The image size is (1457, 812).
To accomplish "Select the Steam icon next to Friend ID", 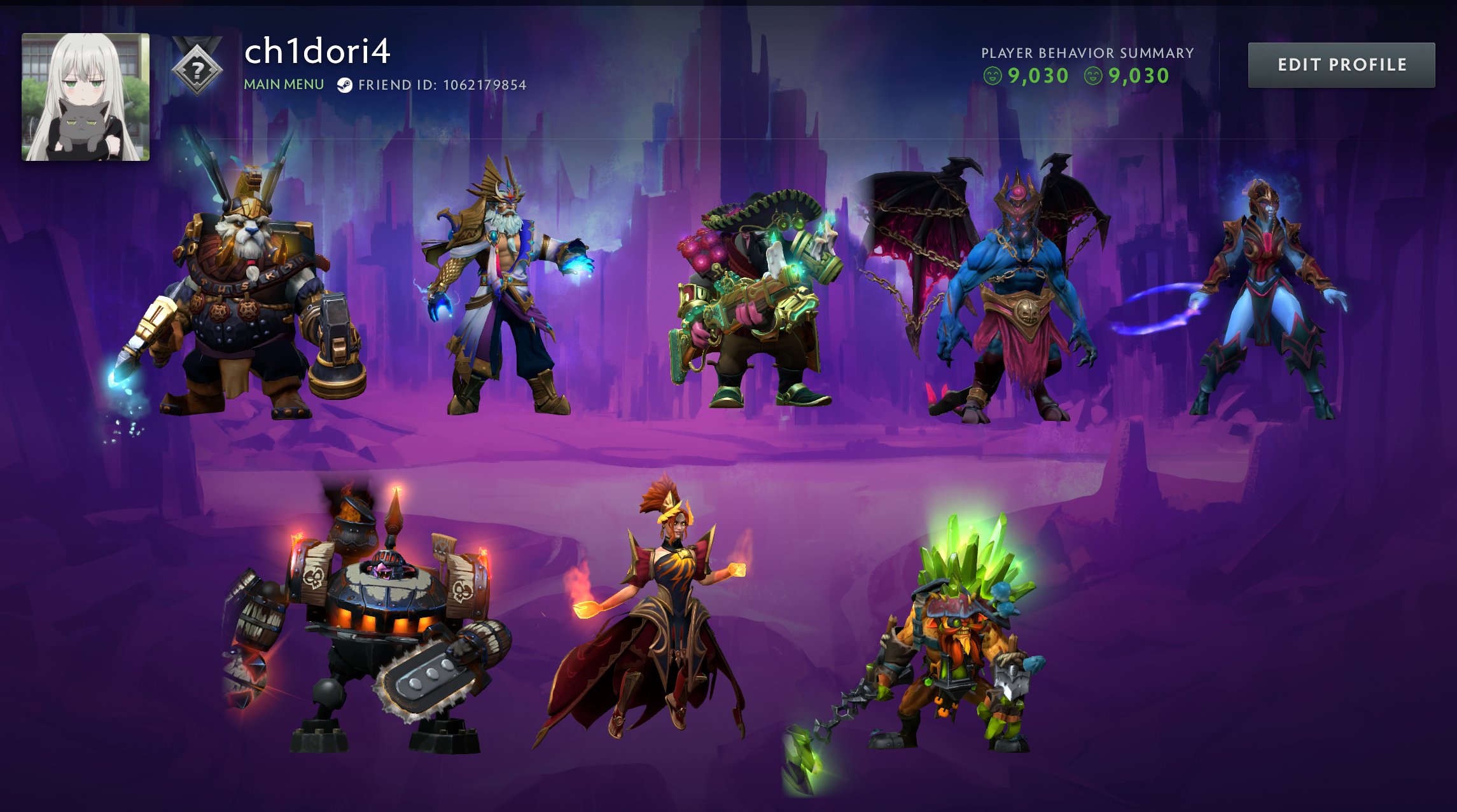I will (345, 83).
